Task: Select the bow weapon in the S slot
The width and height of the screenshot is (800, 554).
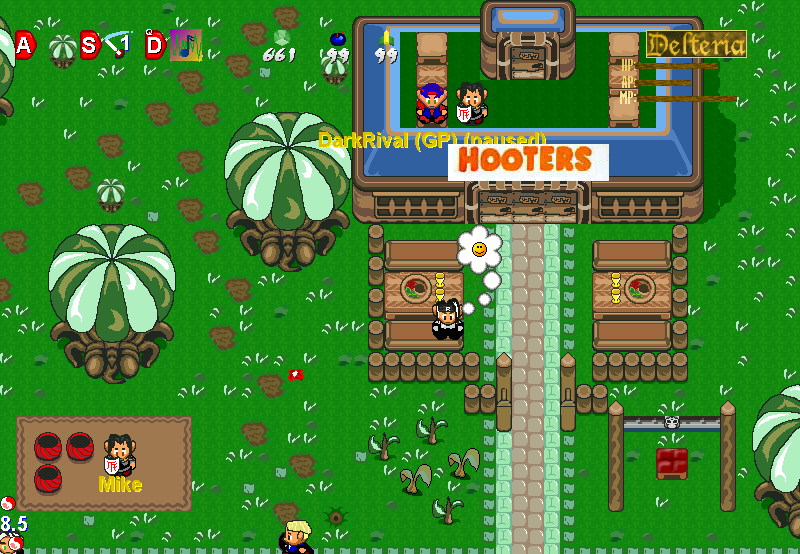Action: click(119, 44)
